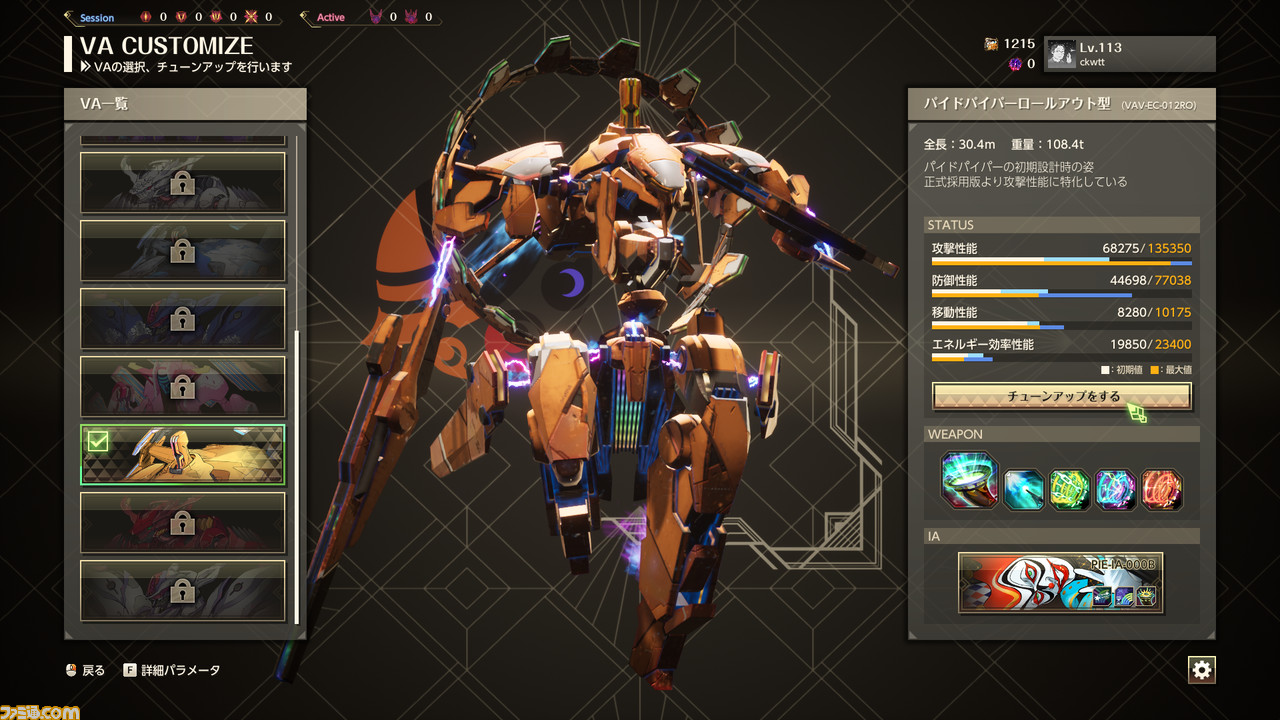The height and width of the screenshot is (720, 1280).
Task: Open 詳細パラメータ detailed parameters
Action: pyautogui.click(x=172, y=670)
